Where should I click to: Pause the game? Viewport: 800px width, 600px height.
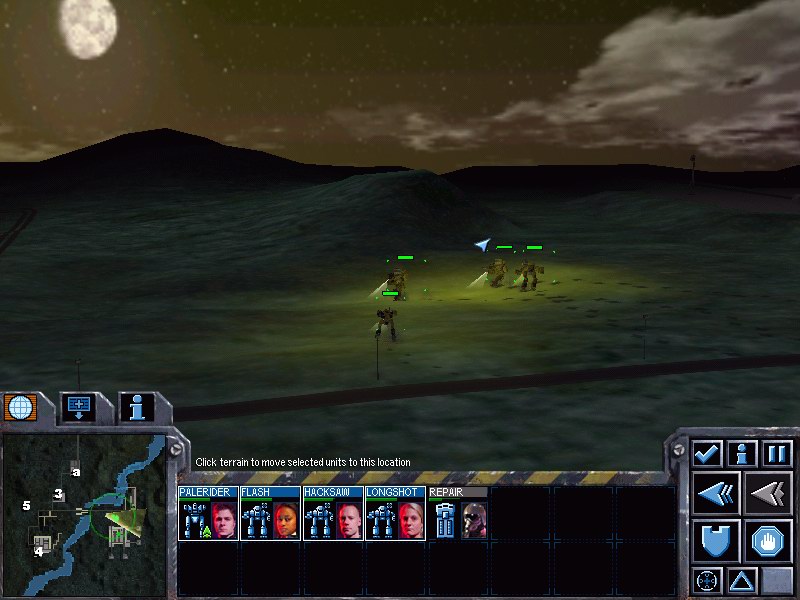coord(777,453)
